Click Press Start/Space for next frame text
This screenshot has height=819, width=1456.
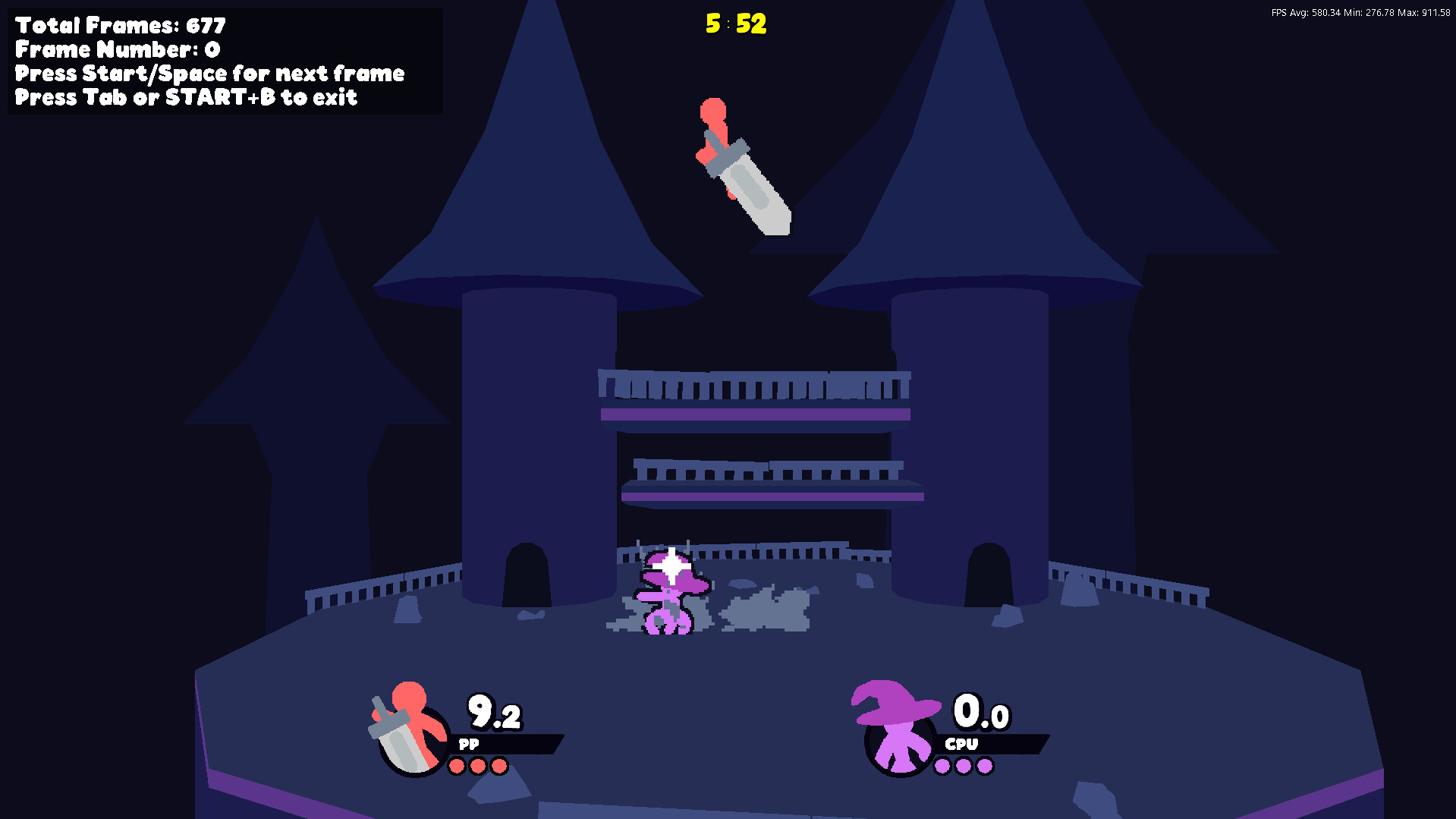click(x=210, y=74)
